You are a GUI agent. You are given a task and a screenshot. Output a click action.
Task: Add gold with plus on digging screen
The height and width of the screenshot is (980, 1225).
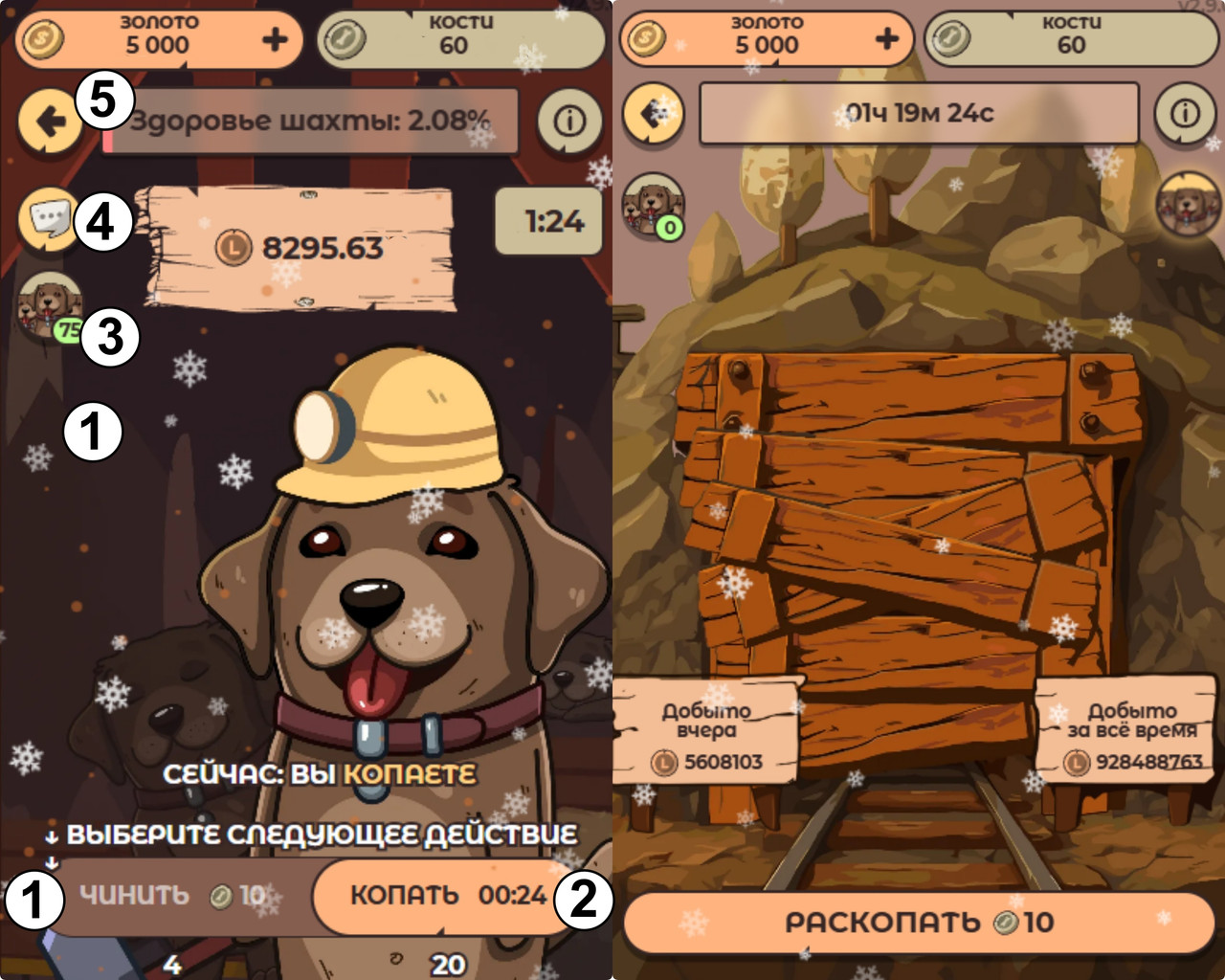(x=275, y=39)
